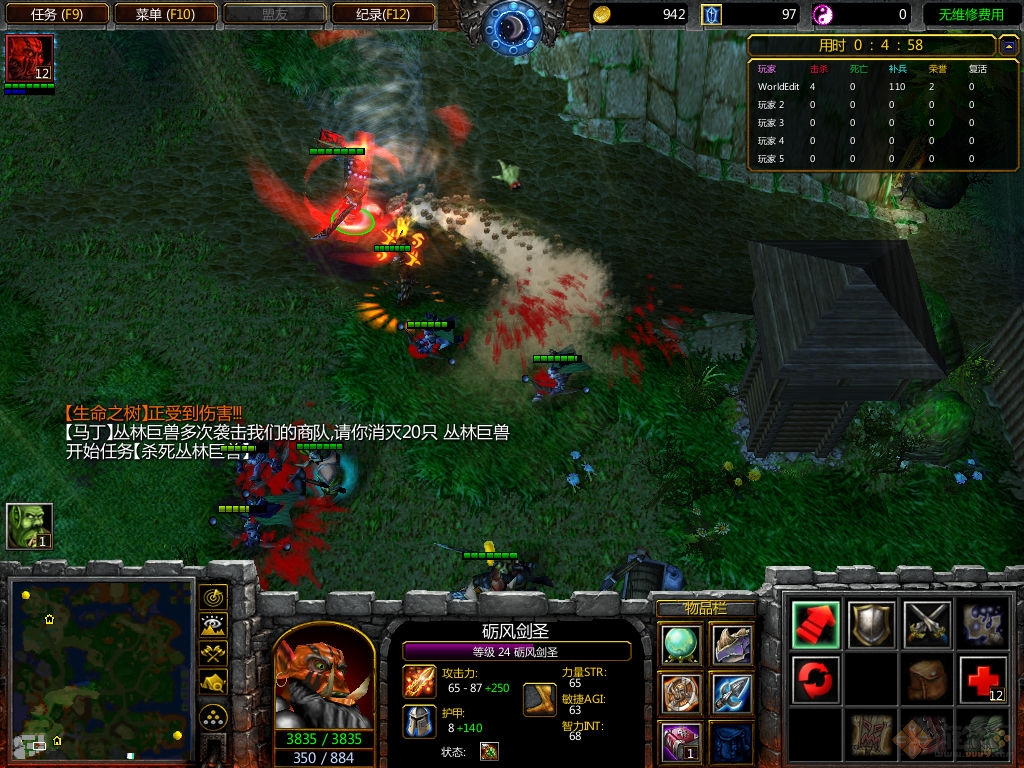Viewport: 1024px width, 768px height.
Task: Toggle the crossed-axes ally color button
Action: (x=213, y=654)
